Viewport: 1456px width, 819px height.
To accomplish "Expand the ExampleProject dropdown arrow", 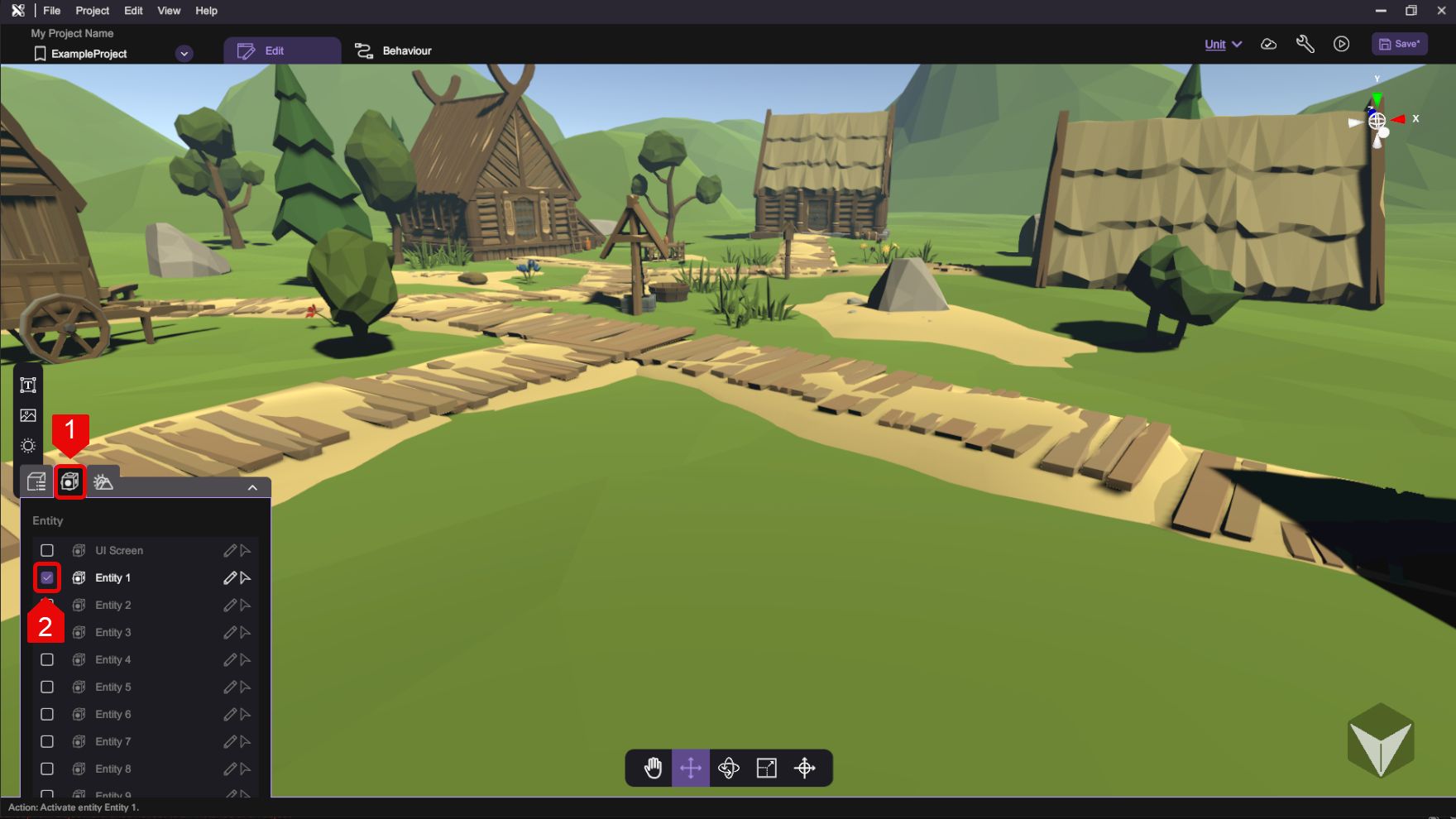I will [x=184, y=54].
